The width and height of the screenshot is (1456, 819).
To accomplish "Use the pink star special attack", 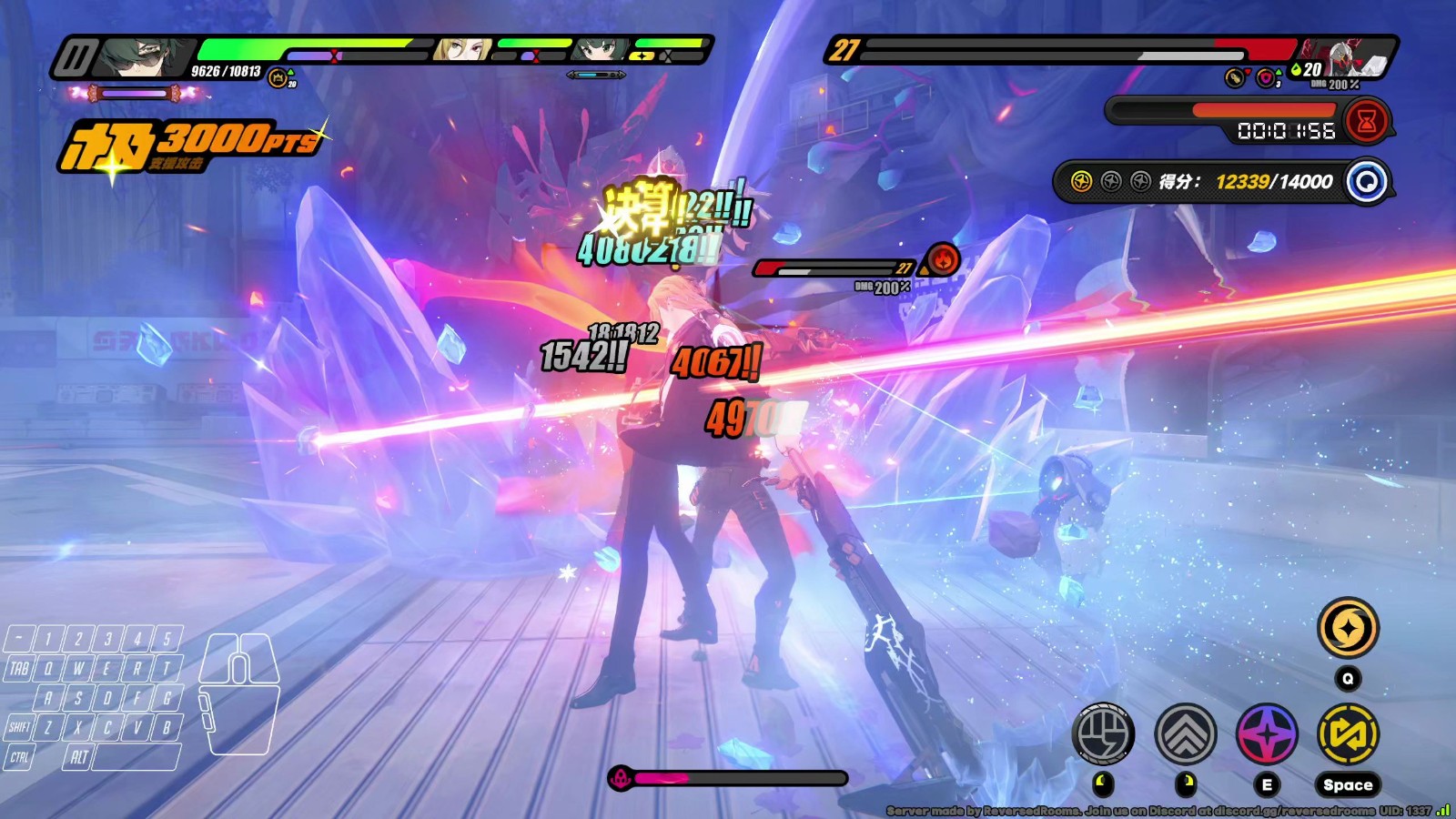I will [x=1267, y=733].
